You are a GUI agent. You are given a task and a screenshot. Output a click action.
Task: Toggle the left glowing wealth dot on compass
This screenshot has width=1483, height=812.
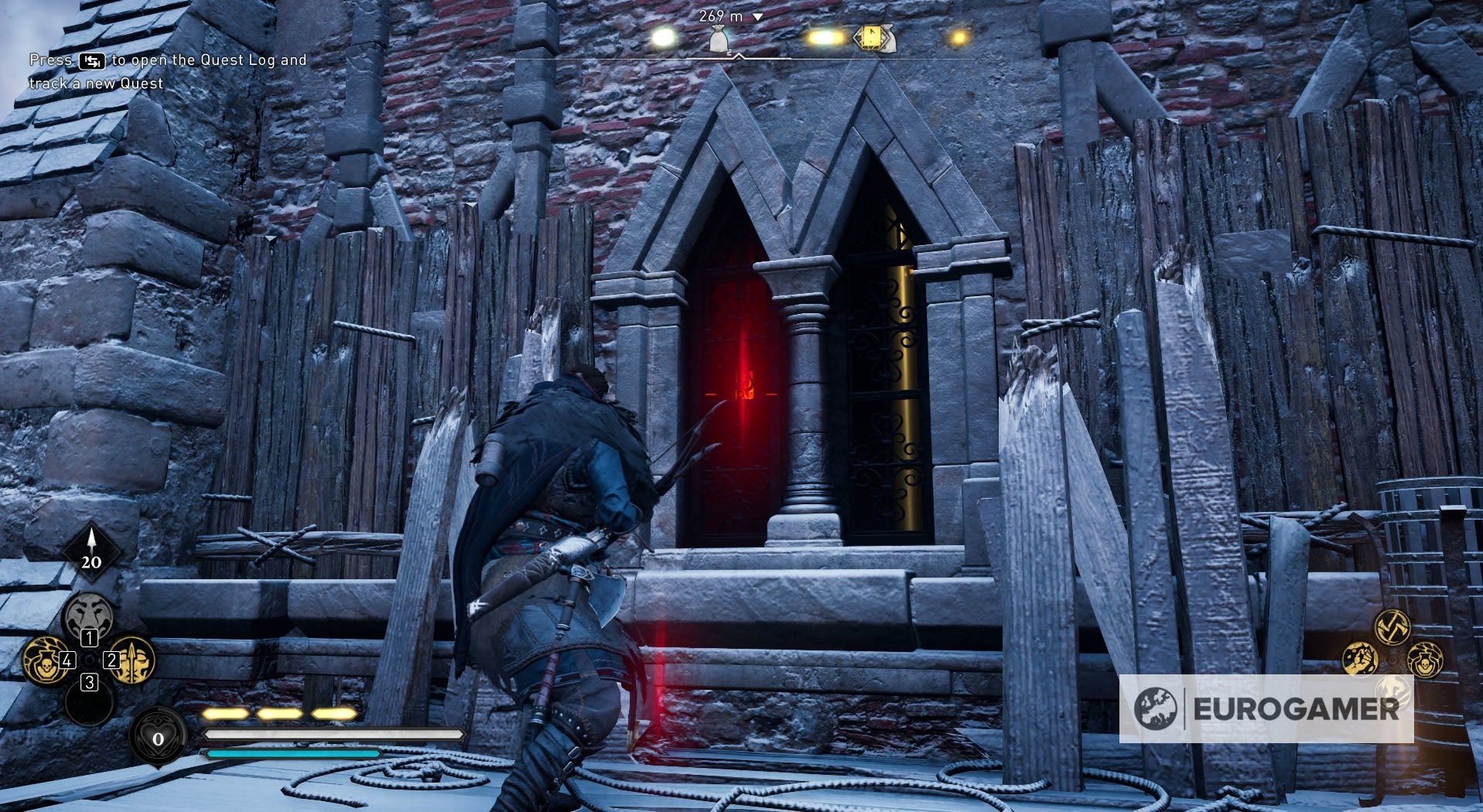665,38
